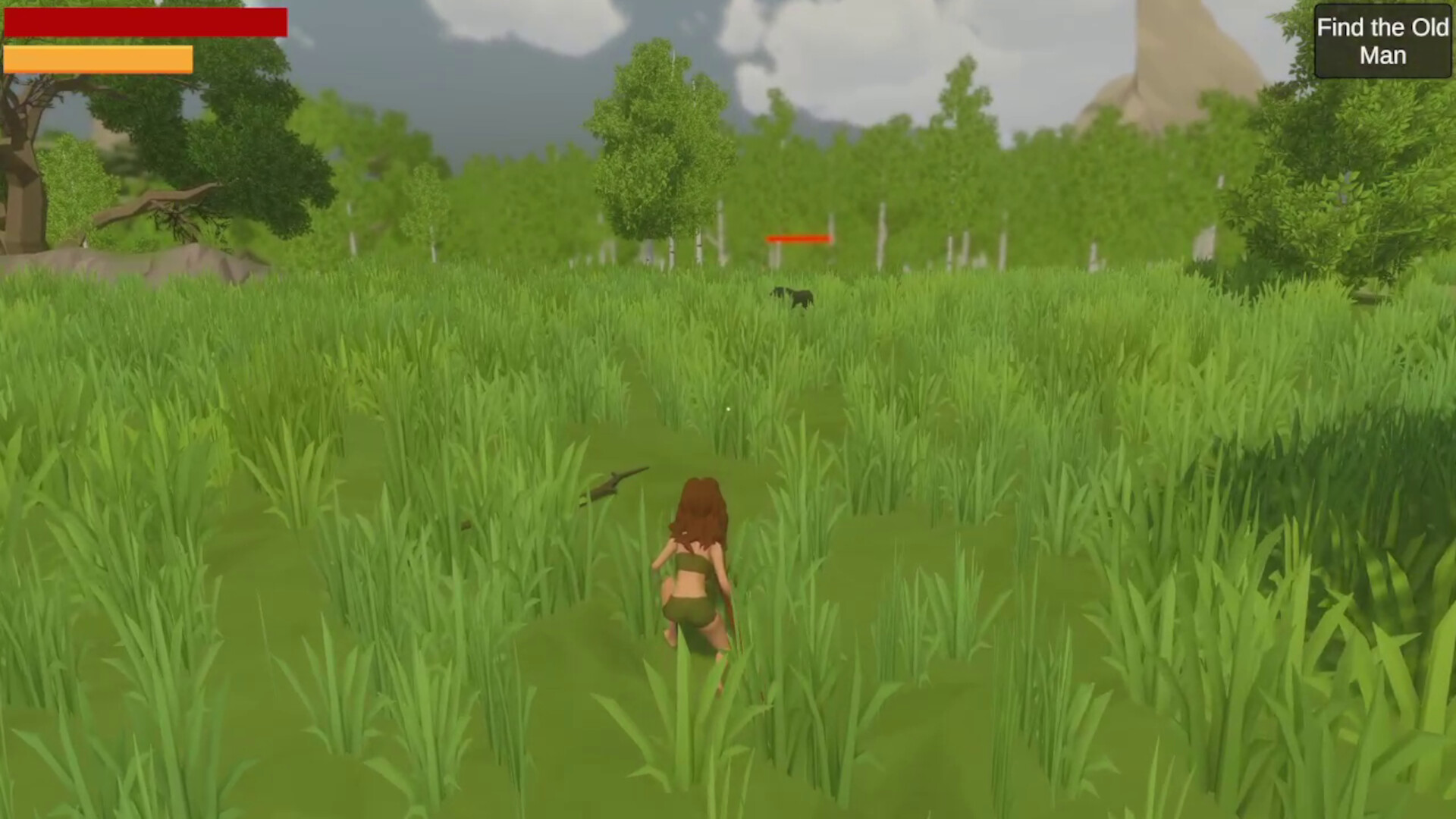Click the small white crosshair dot
1456x819 pixels.
coord(727,409)
